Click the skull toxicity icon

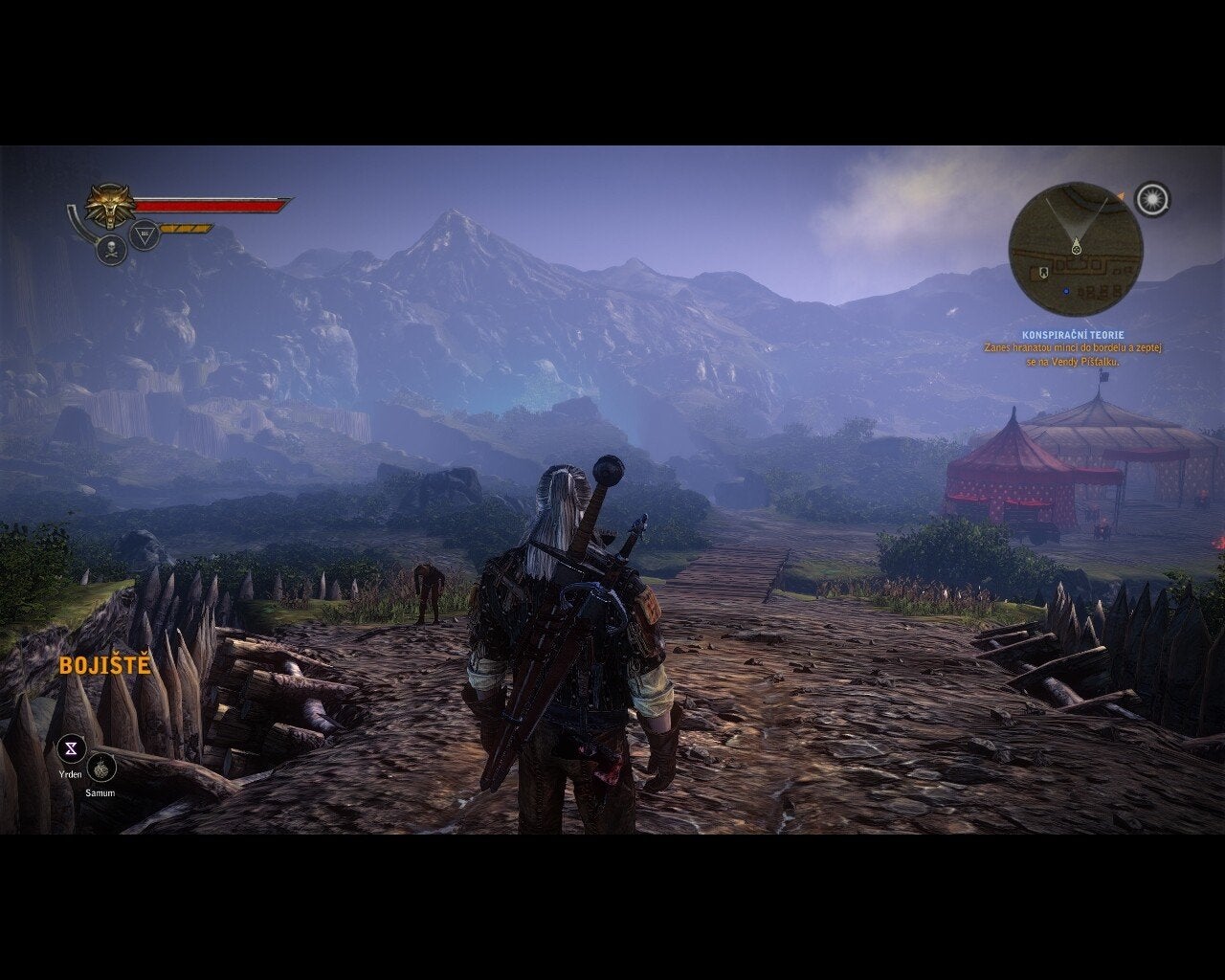click(112, 250)
